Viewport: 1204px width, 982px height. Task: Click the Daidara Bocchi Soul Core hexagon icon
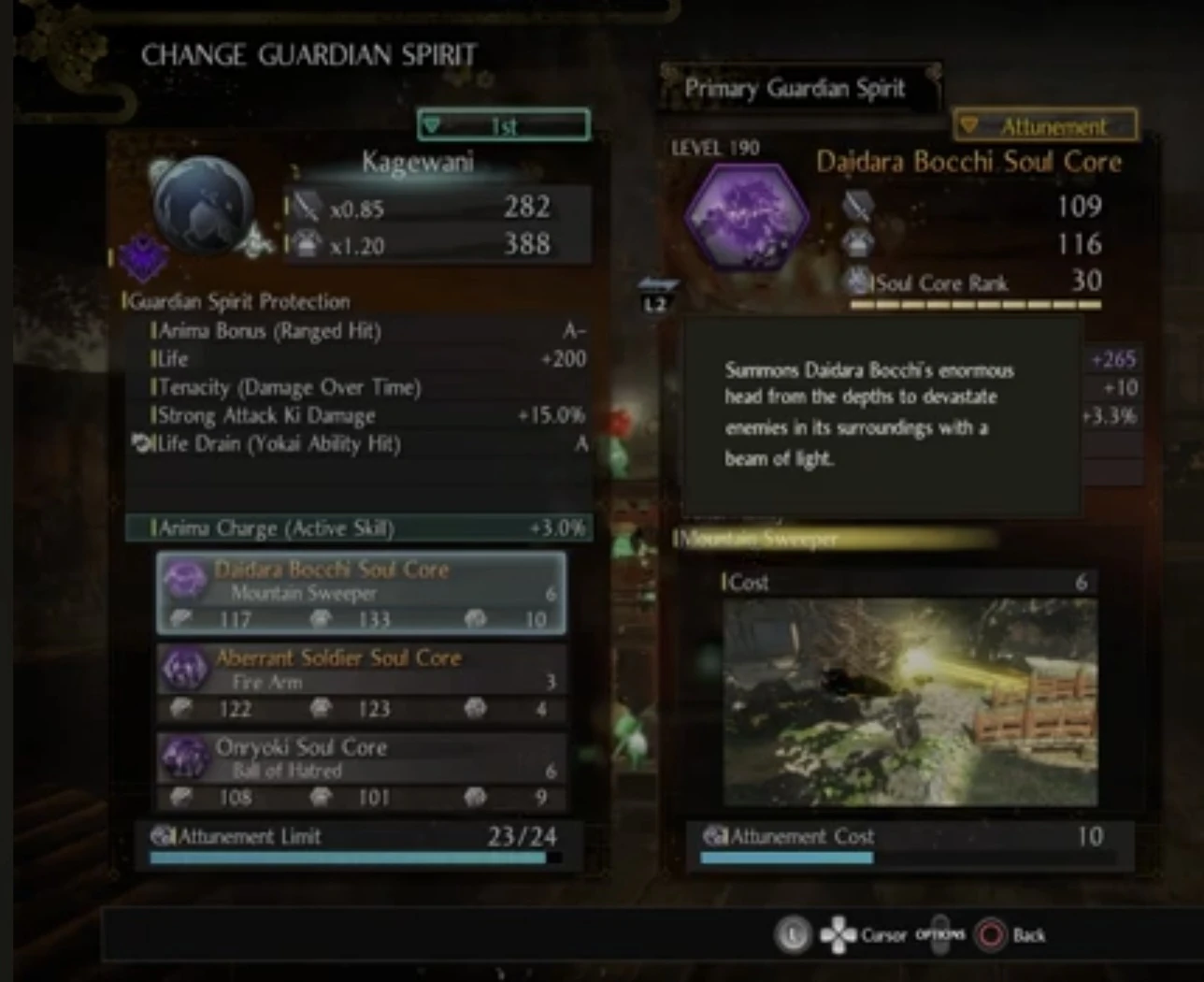pos(745,215)
